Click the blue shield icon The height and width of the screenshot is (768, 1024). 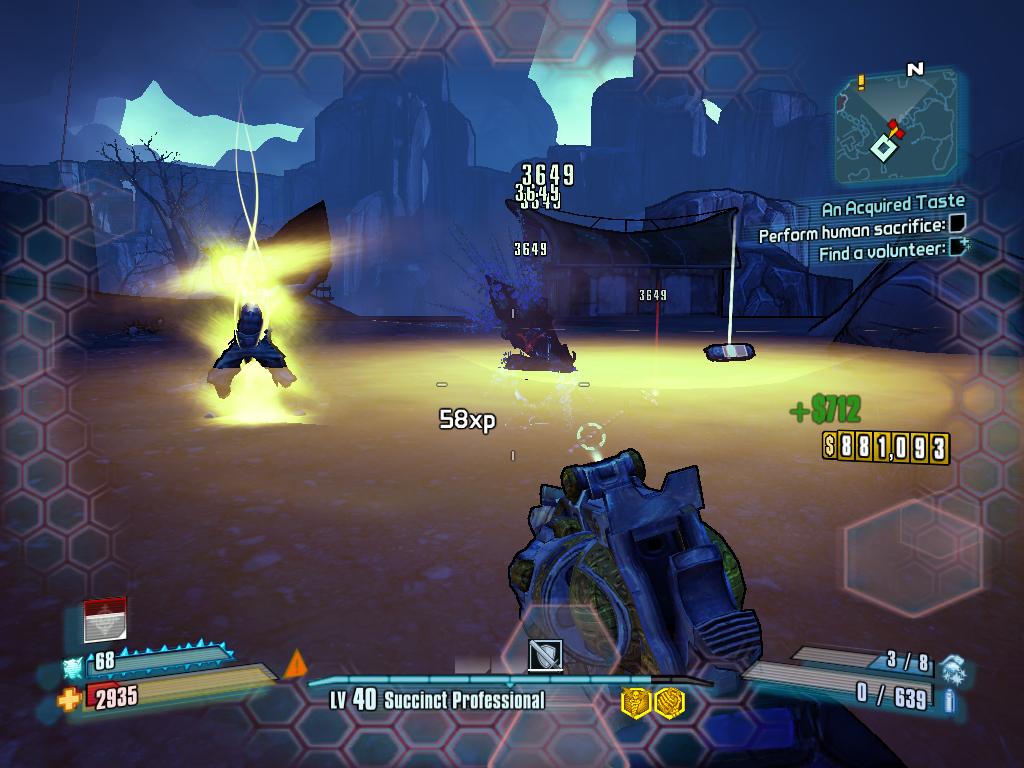click(x=74, y=666)
